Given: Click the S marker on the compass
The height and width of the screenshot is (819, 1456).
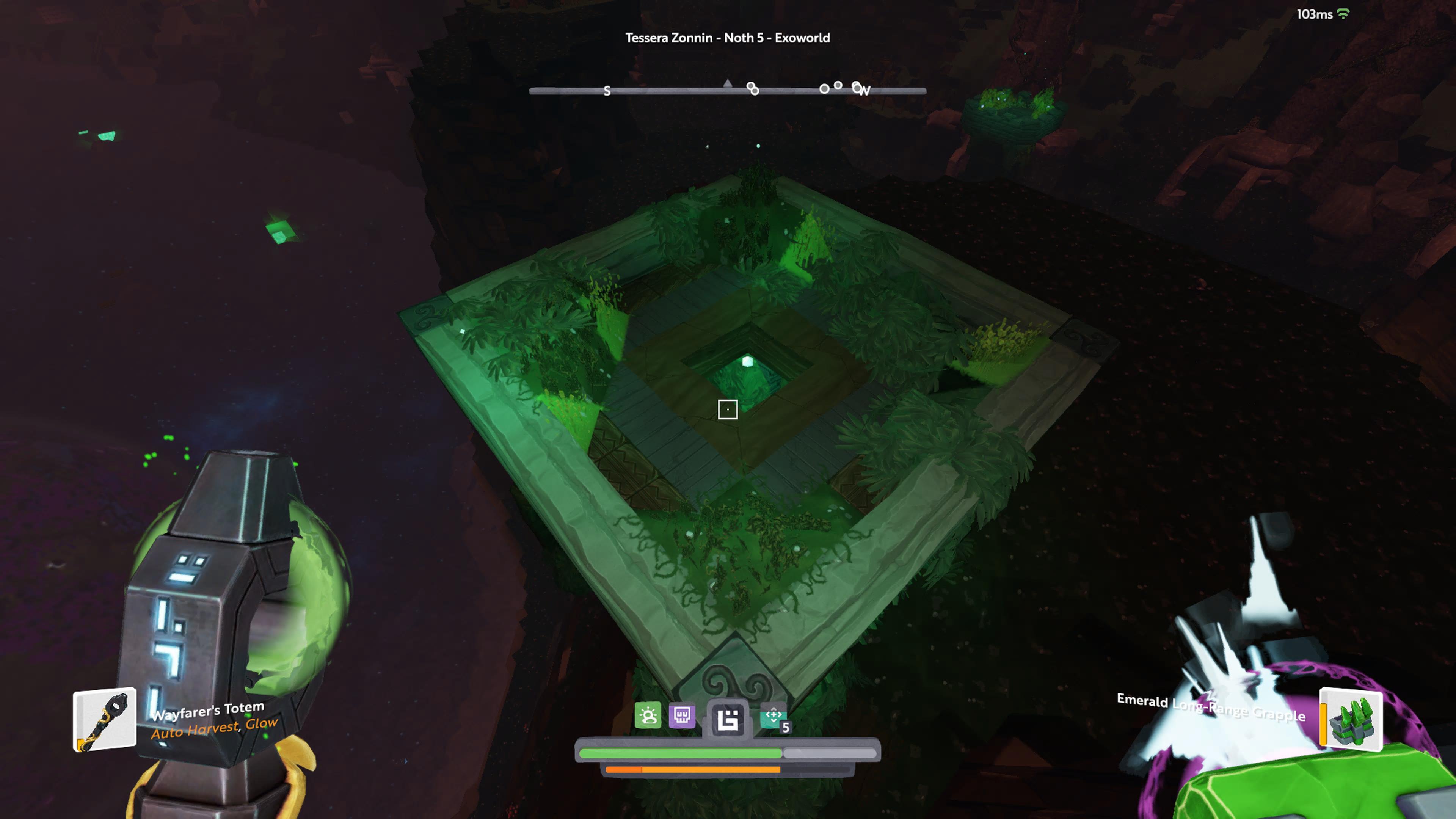Looking at the screenshot, I should pyautogui.click(x=607, y=91).
